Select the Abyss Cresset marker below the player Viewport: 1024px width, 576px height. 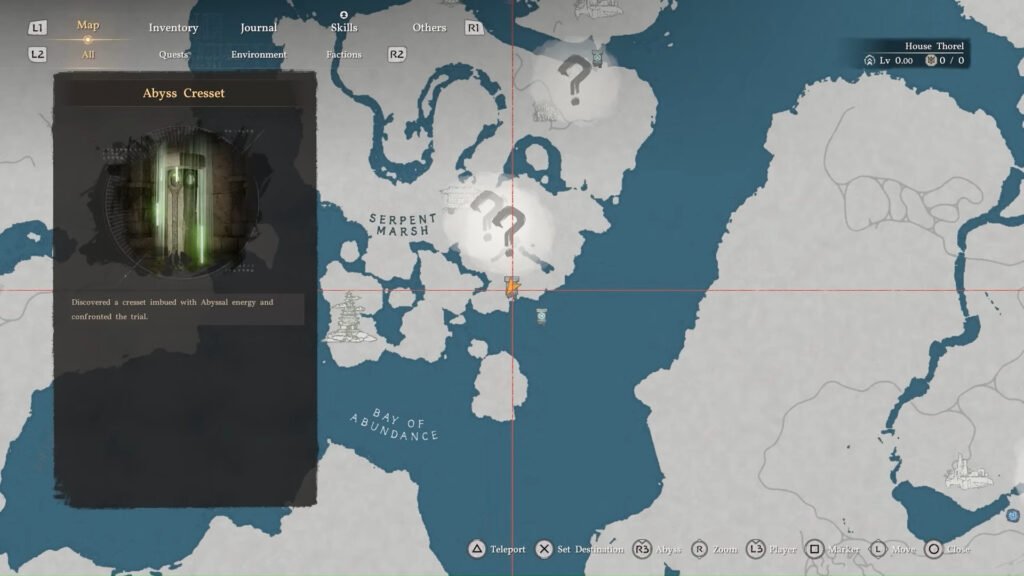(x=541, y=316)
